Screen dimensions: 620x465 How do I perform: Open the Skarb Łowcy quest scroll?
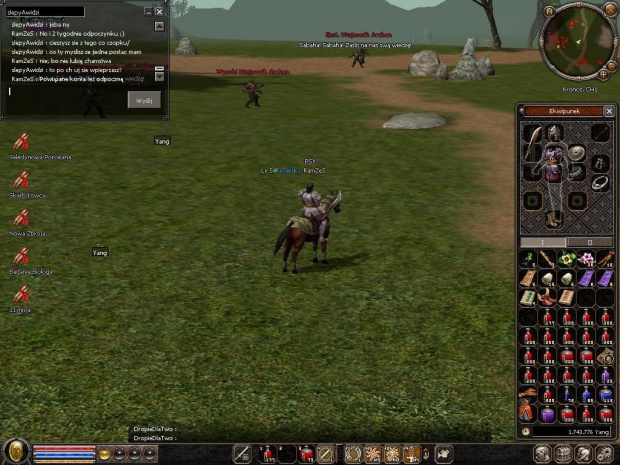tap(21, 180)
